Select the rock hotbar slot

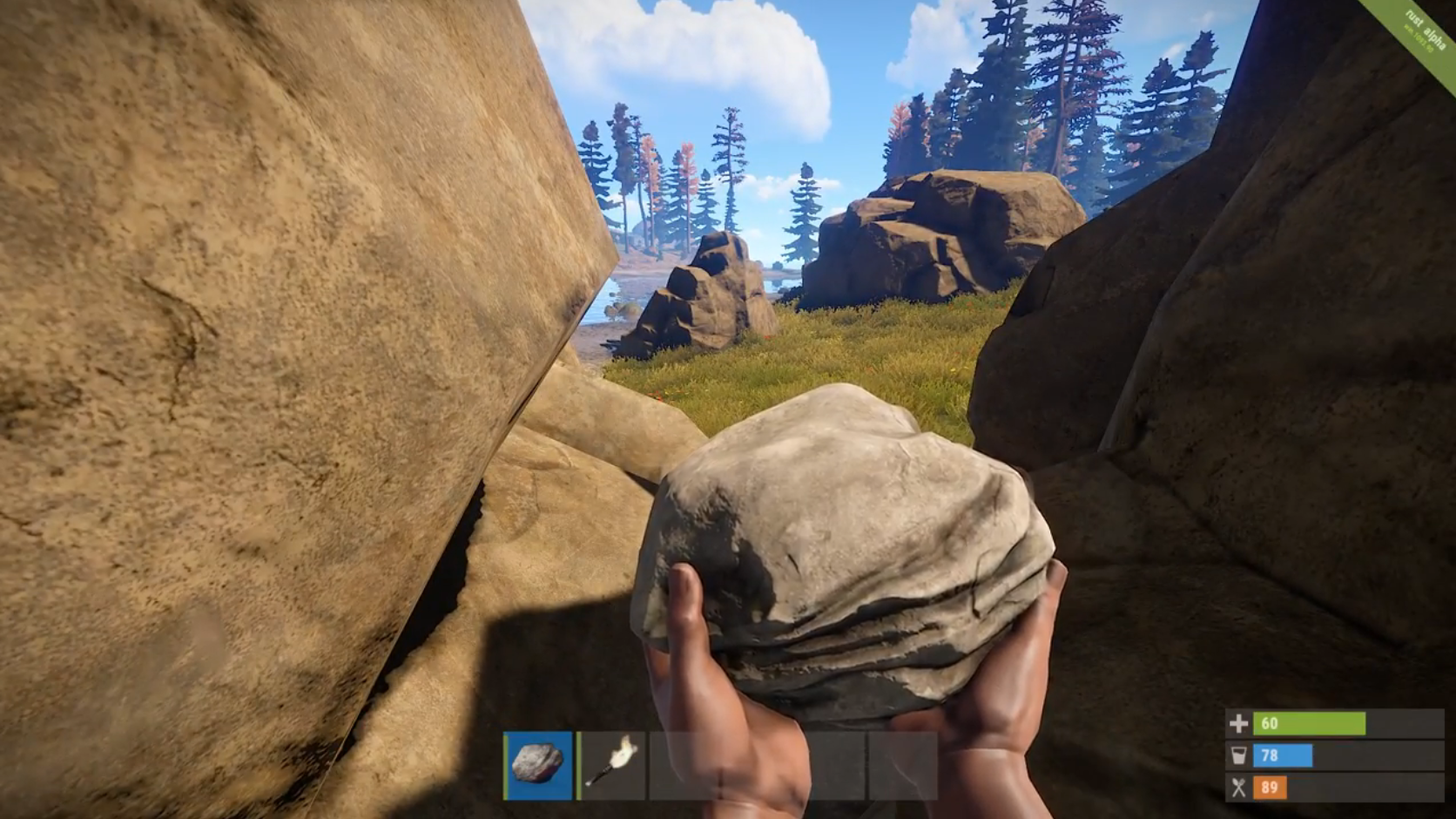coord(539,765)
